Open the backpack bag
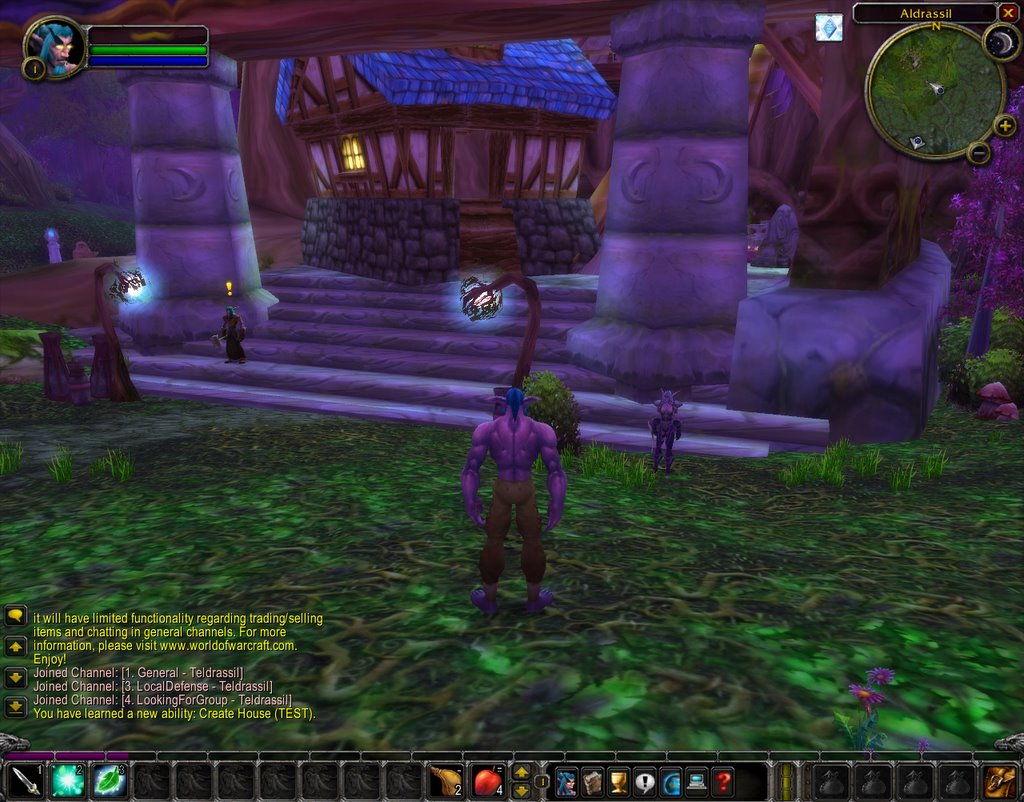The height and width of the screenshot is (802, 1024). tap(1000, 781)
